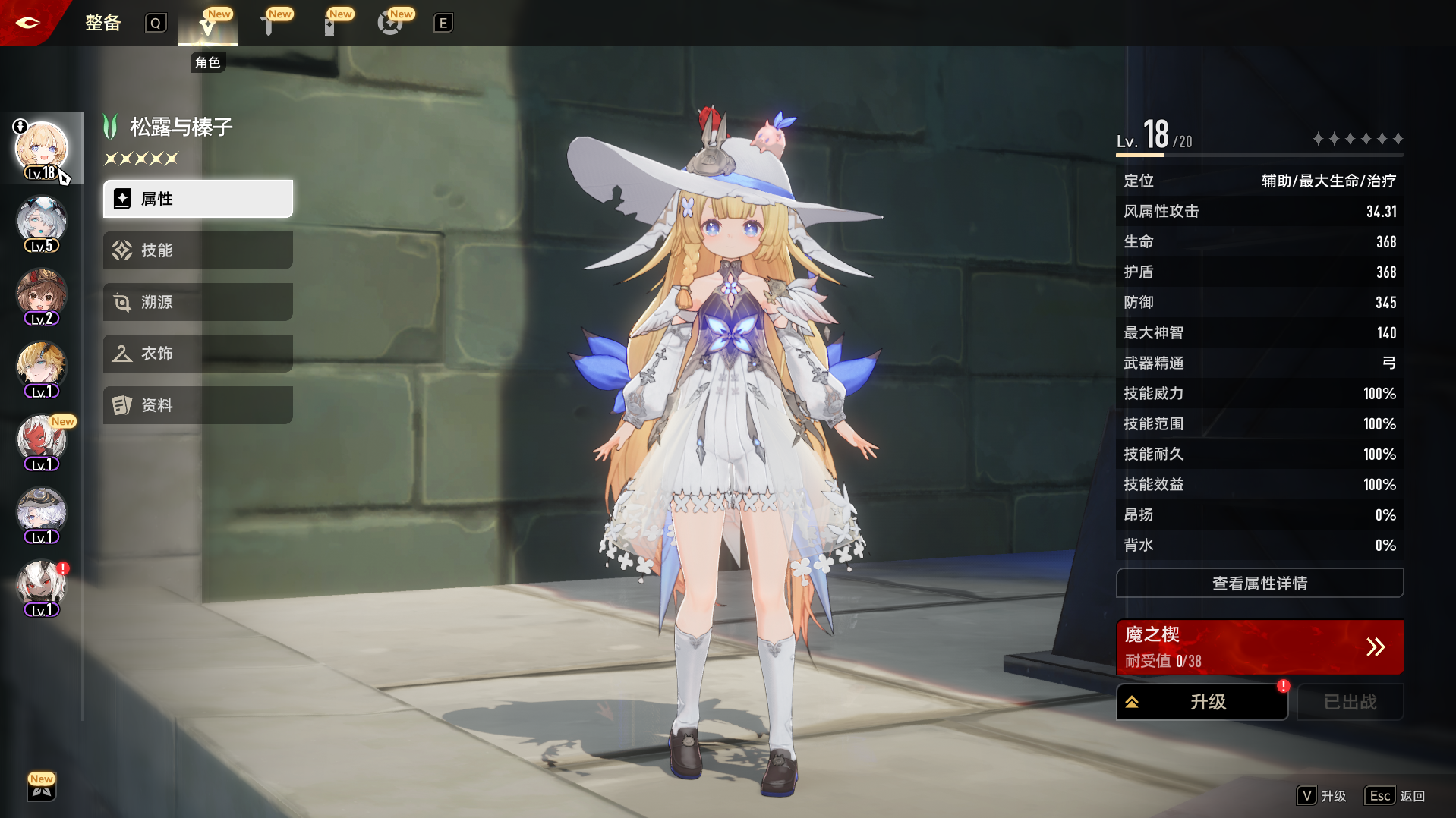The height and width of the screenshot is (818, 1456).
Task: Select the white-haired character with red alert
Action: tap(42, 587)
